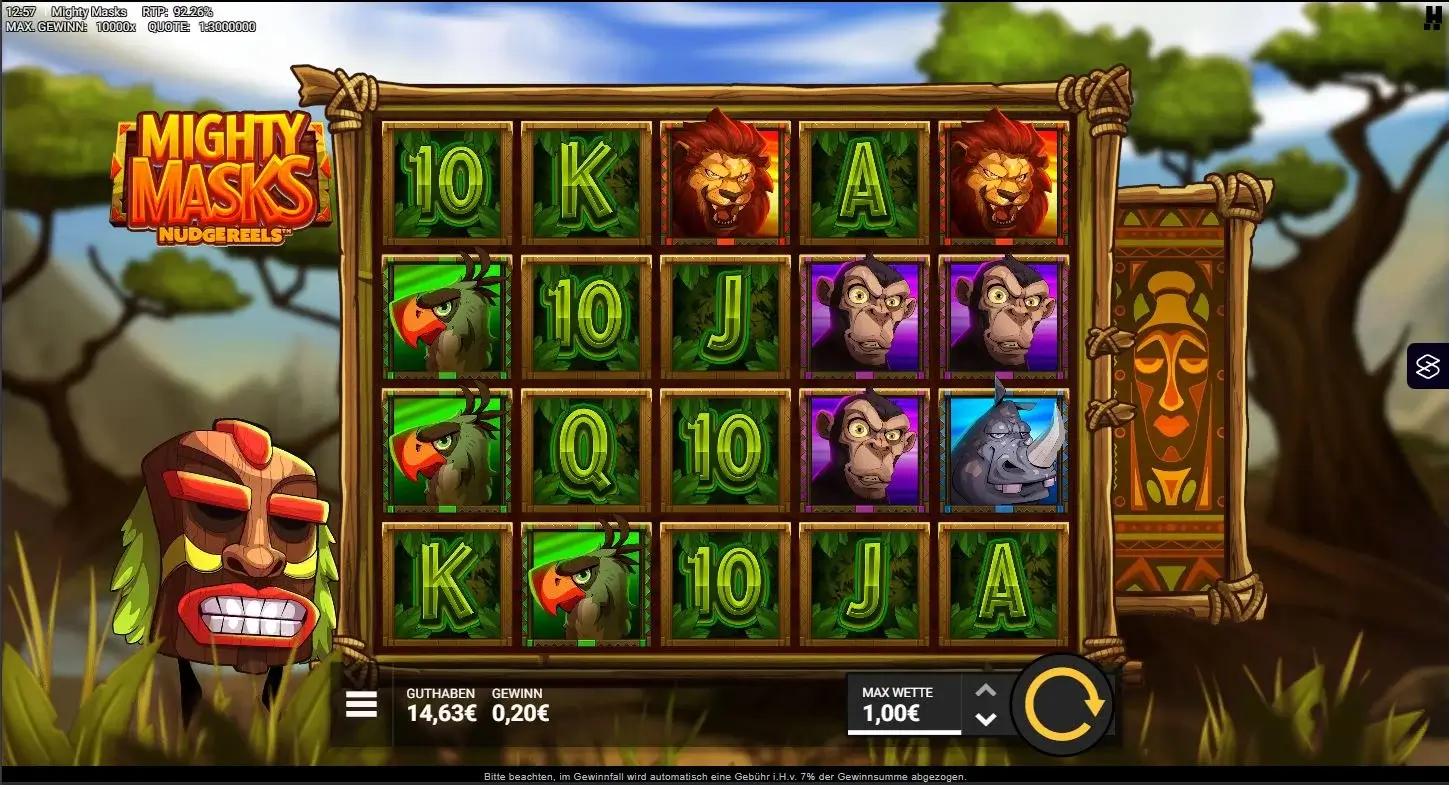Click the purple monkey symbol on reel four
The width and height of the screenshot is (1449, 785).
coord(863,315)
